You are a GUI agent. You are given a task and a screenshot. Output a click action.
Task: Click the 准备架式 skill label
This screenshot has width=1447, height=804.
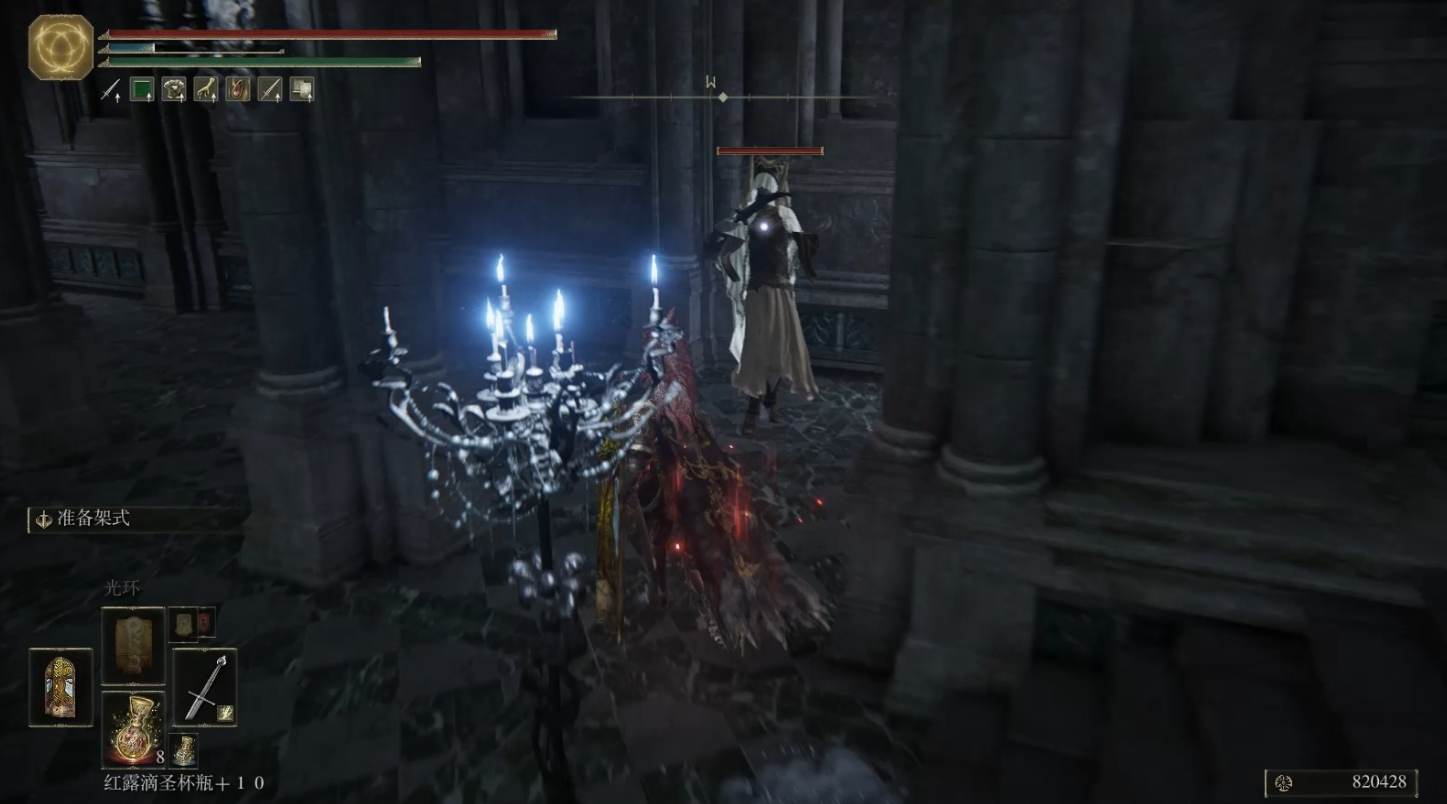click(x=94, y=519)
